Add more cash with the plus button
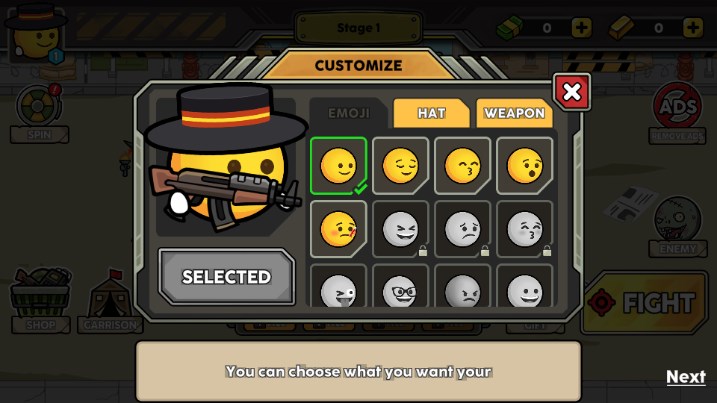717x403 pixels. click(x=581, y=28)
